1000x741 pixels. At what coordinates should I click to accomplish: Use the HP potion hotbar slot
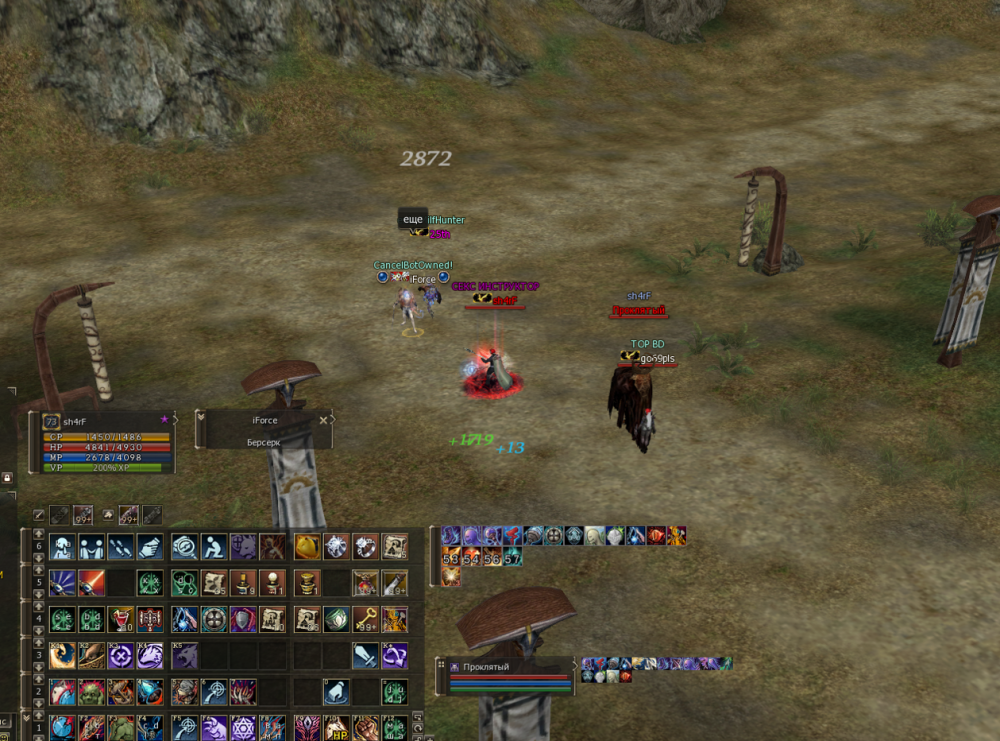[x=336, y=729]
